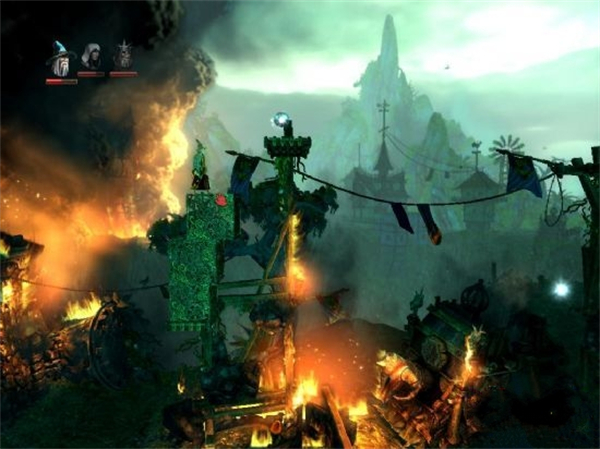Switch to the hooded thief portrait

91,56
